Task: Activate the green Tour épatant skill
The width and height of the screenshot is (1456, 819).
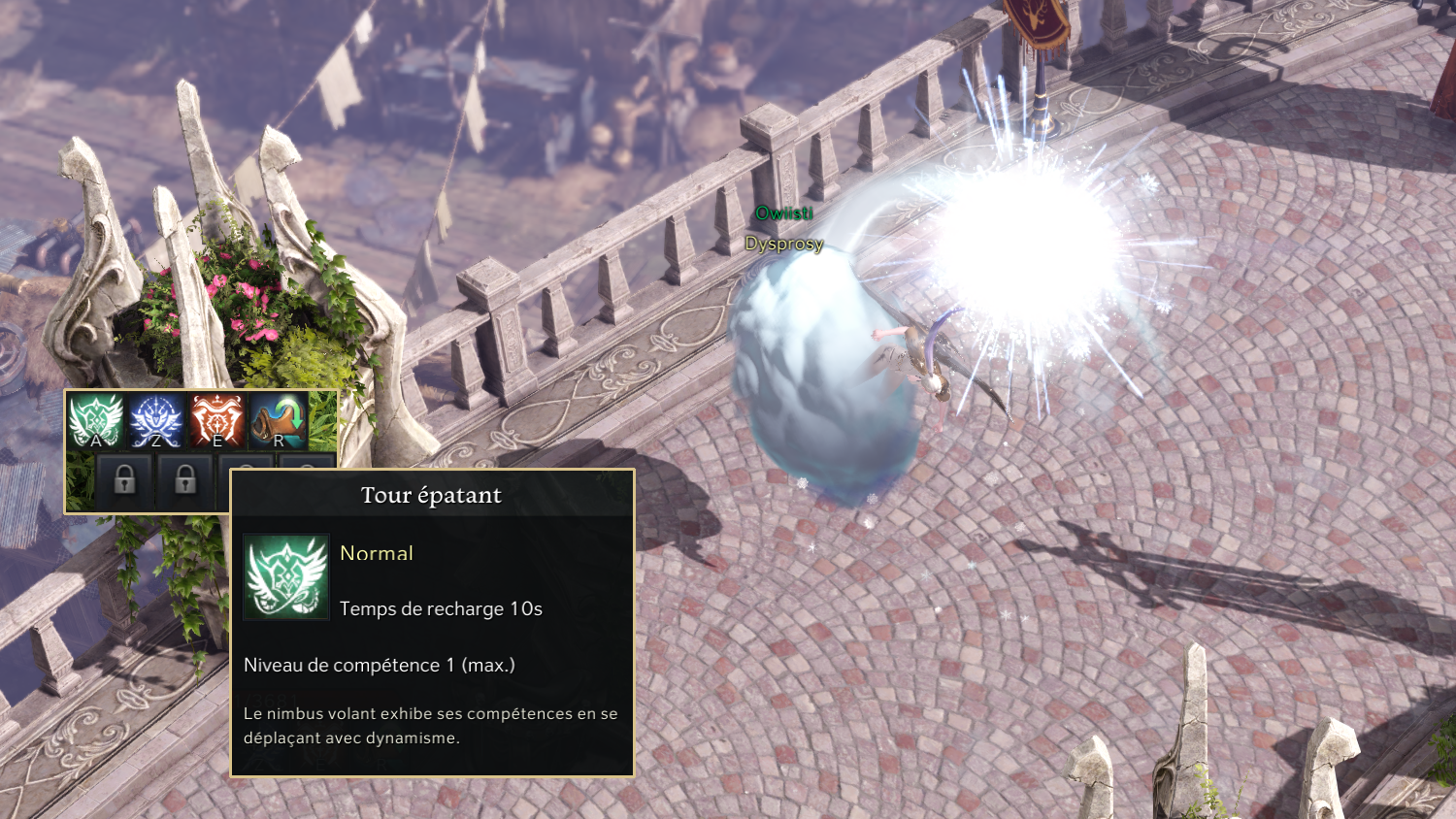Action: pyautogui.click(x=95, y=420)
